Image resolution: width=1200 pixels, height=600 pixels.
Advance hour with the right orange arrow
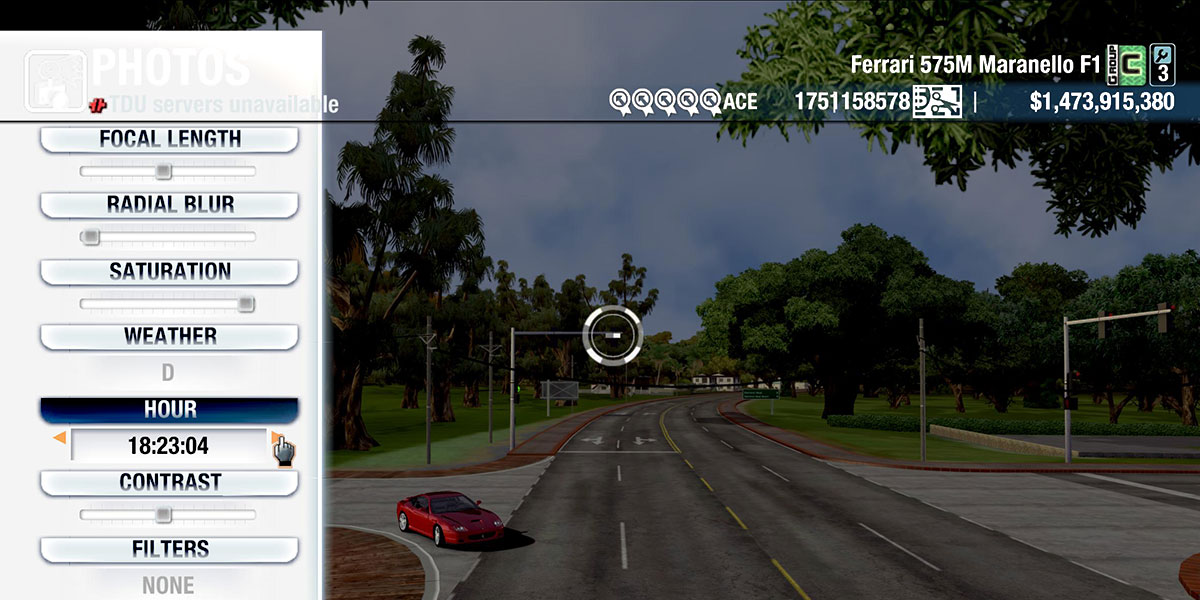click(x=275, y=438)
